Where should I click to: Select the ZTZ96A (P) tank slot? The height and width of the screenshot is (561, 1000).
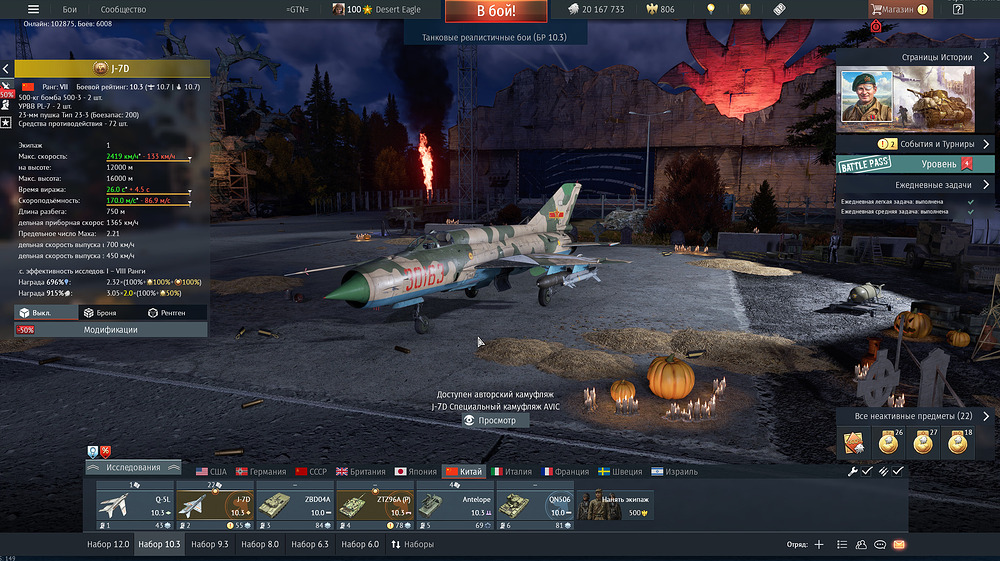click(x=374, y=505)
